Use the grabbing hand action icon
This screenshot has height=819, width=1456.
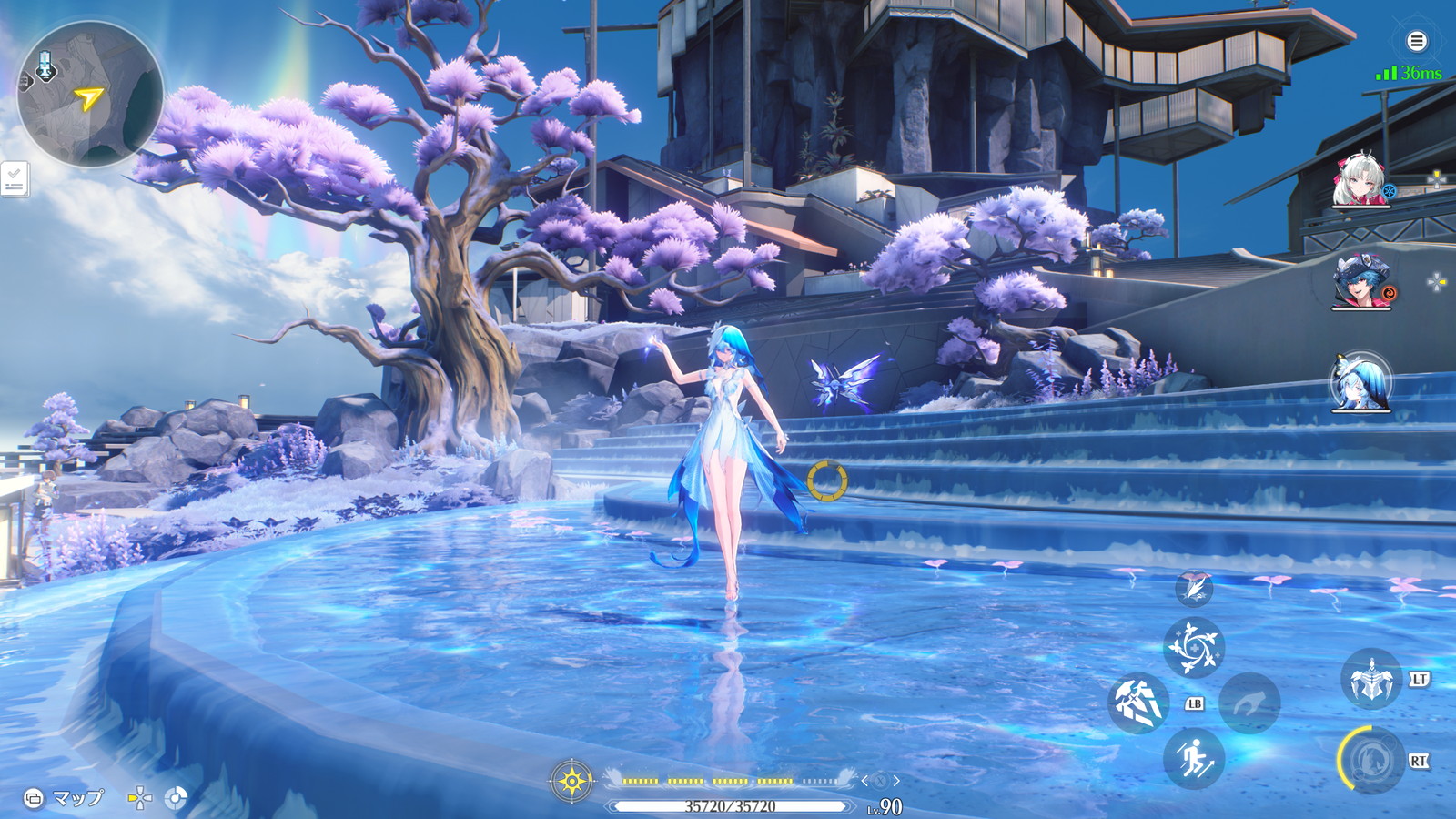pos(1249,703)
